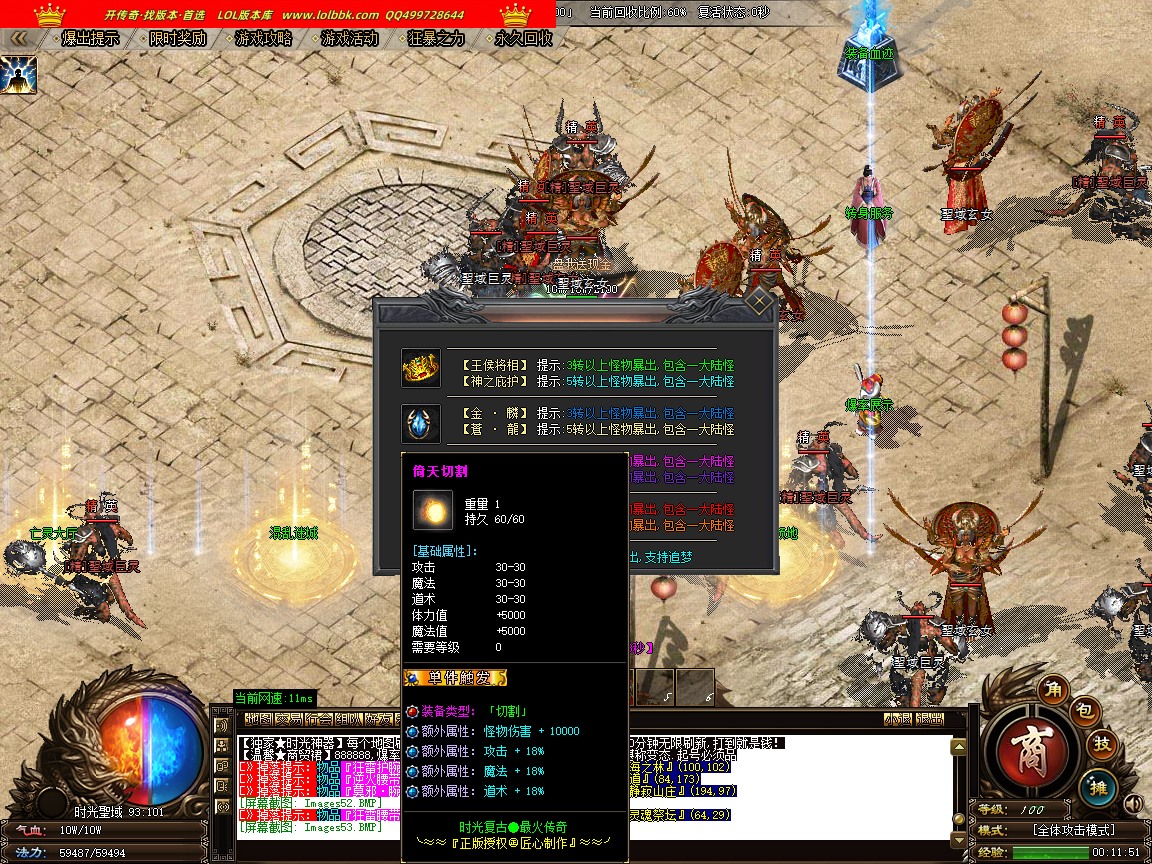Toggle the sound speaker icon
The image size is (1152, 864).
click(x=1133, y=803)
